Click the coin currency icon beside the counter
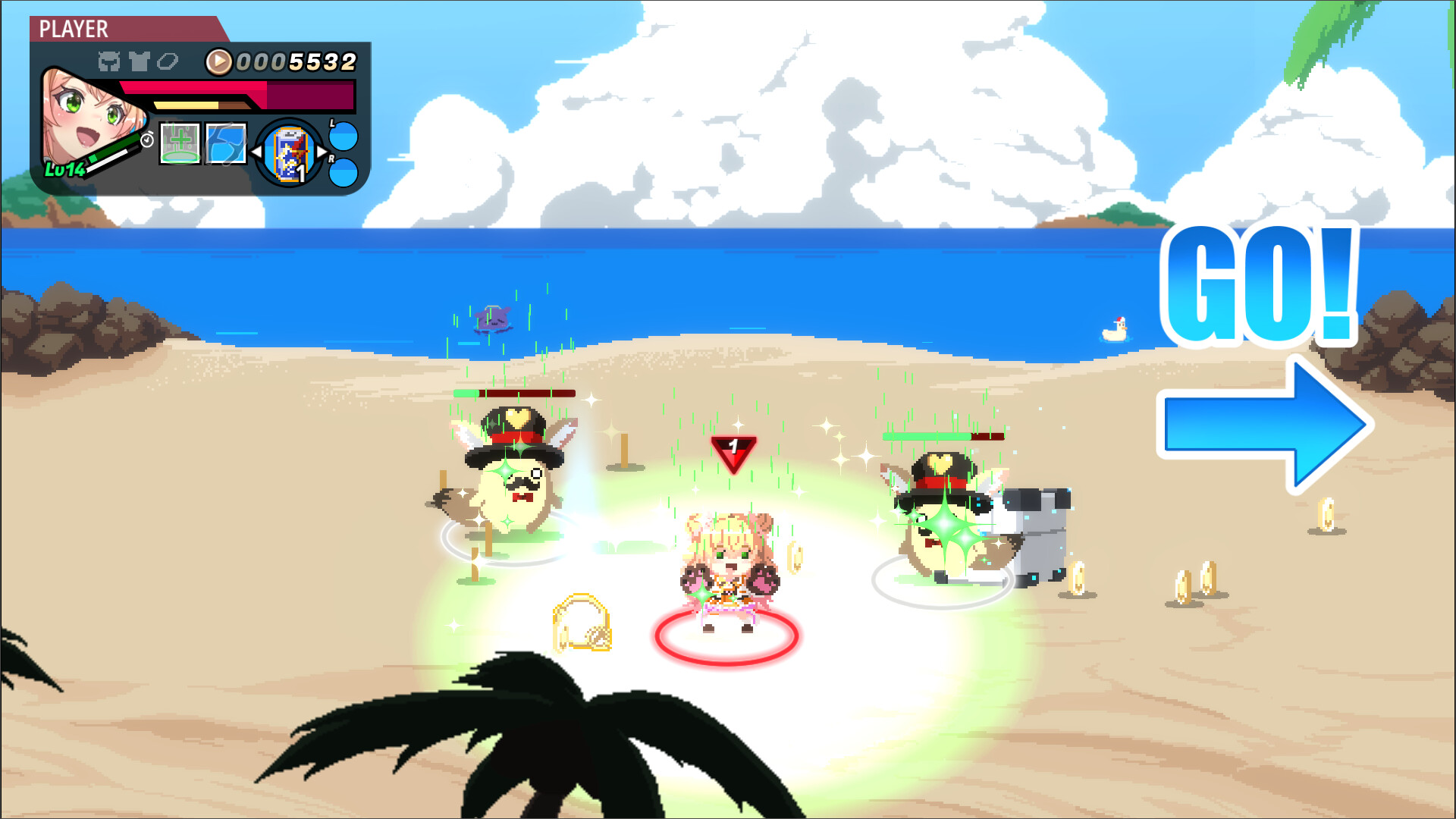The width and height of the screenshot is (1456, 819). point(218,61)
